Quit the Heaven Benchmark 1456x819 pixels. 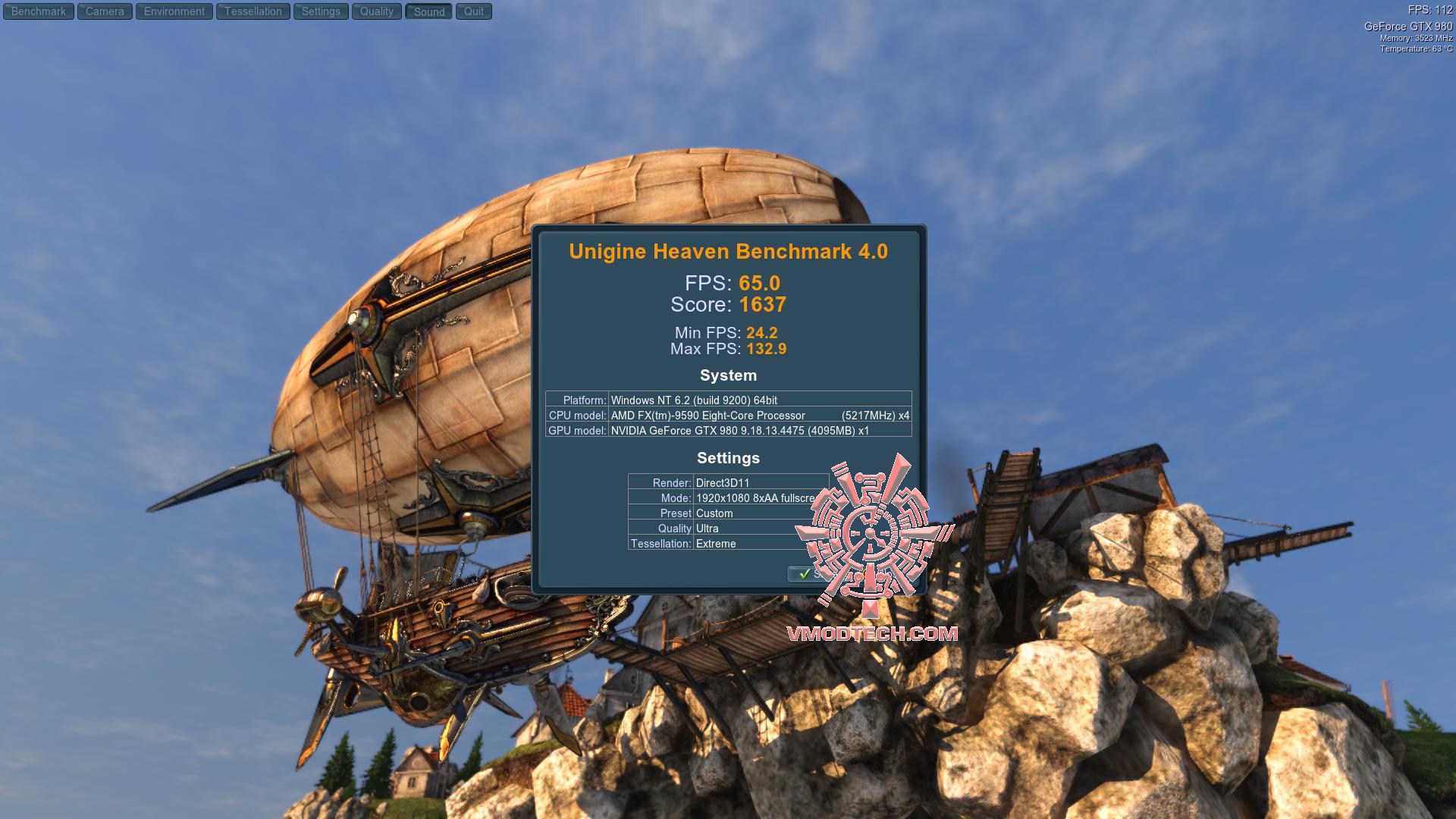click(474, 11)
